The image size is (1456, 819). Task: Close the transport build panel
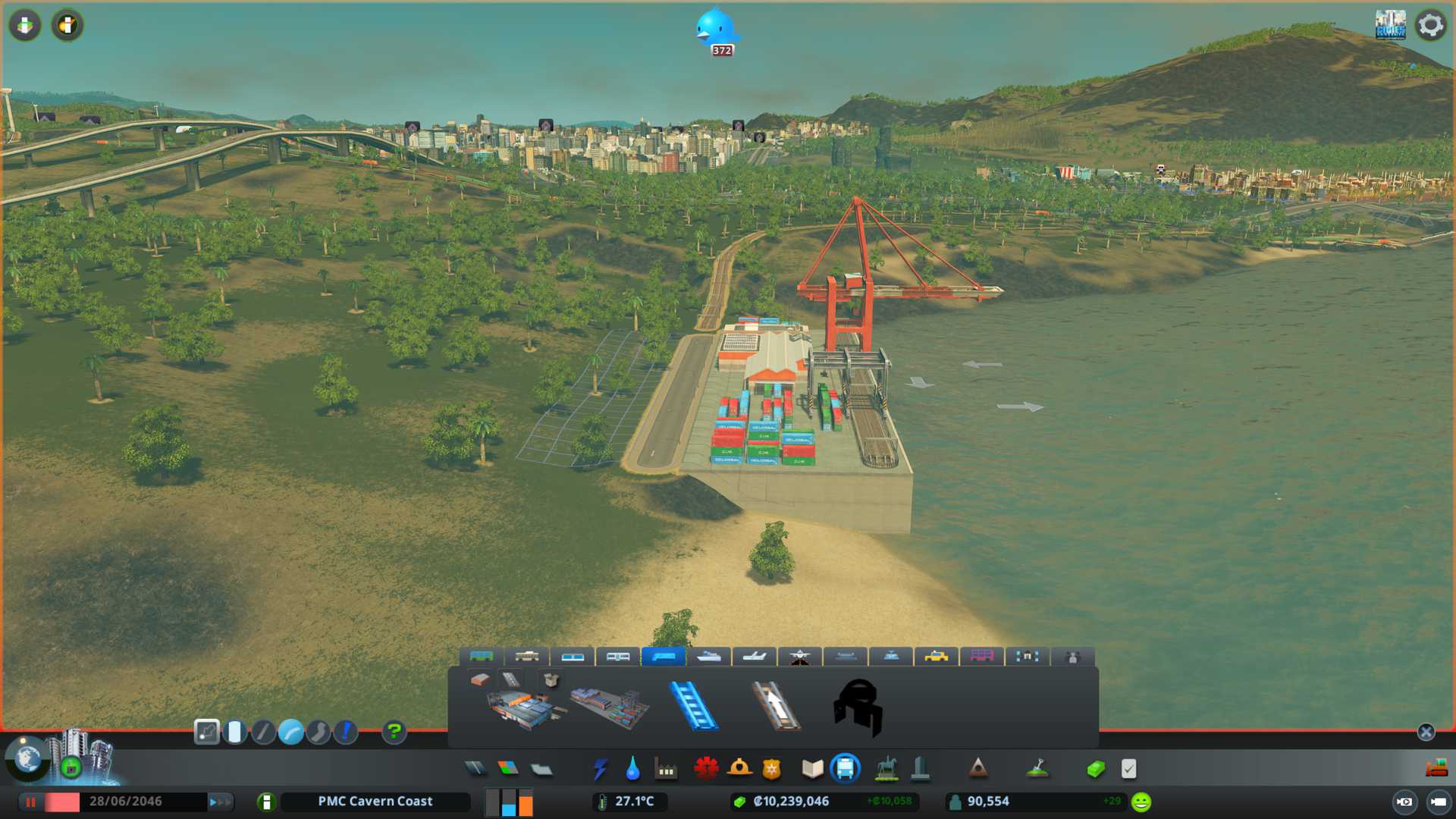(x=1426, y=732)
